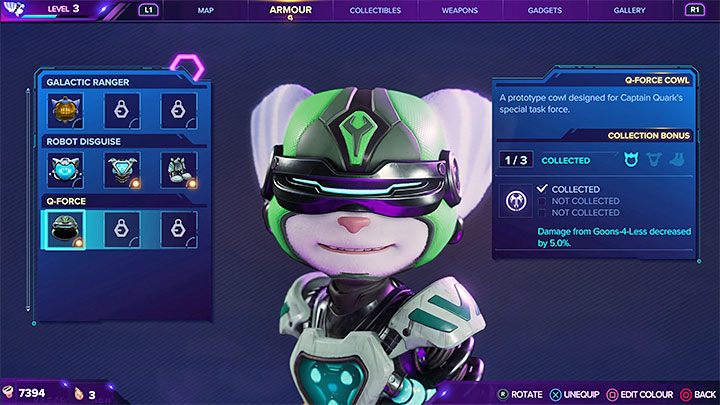Pick the Robot Disguise boots slot
The image size is (720, 405).
pos(178,171)
